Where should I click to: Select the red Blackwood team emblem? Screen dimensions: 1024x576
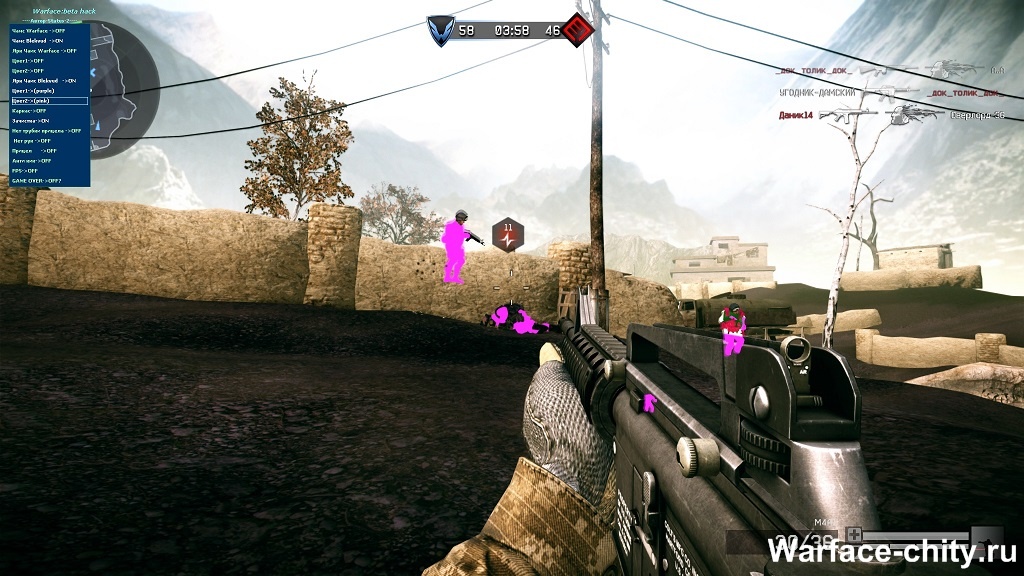[x=574, y=31]
